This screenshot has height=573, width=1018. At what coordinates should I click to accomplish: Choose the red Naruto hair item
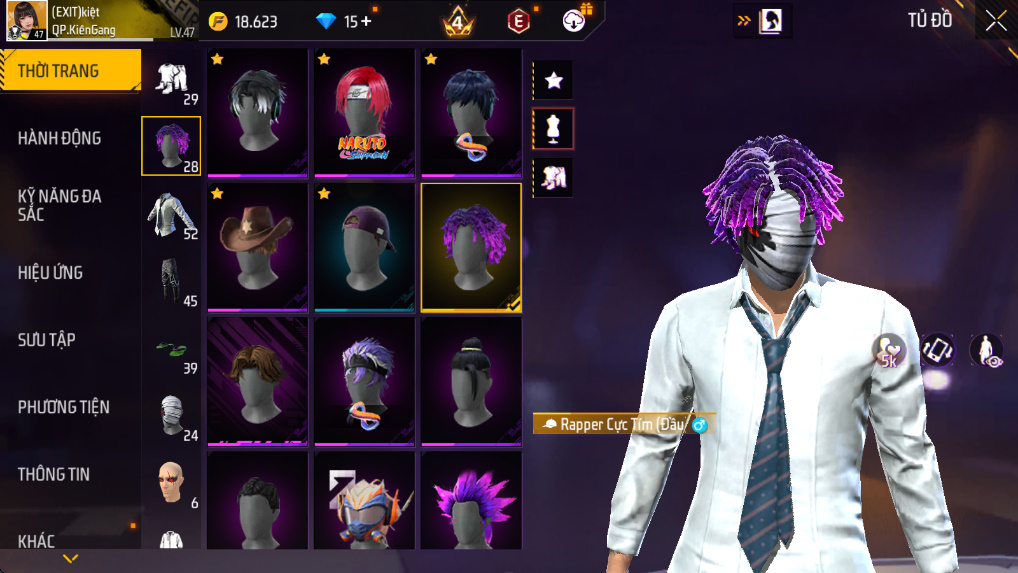coord(364,112)
